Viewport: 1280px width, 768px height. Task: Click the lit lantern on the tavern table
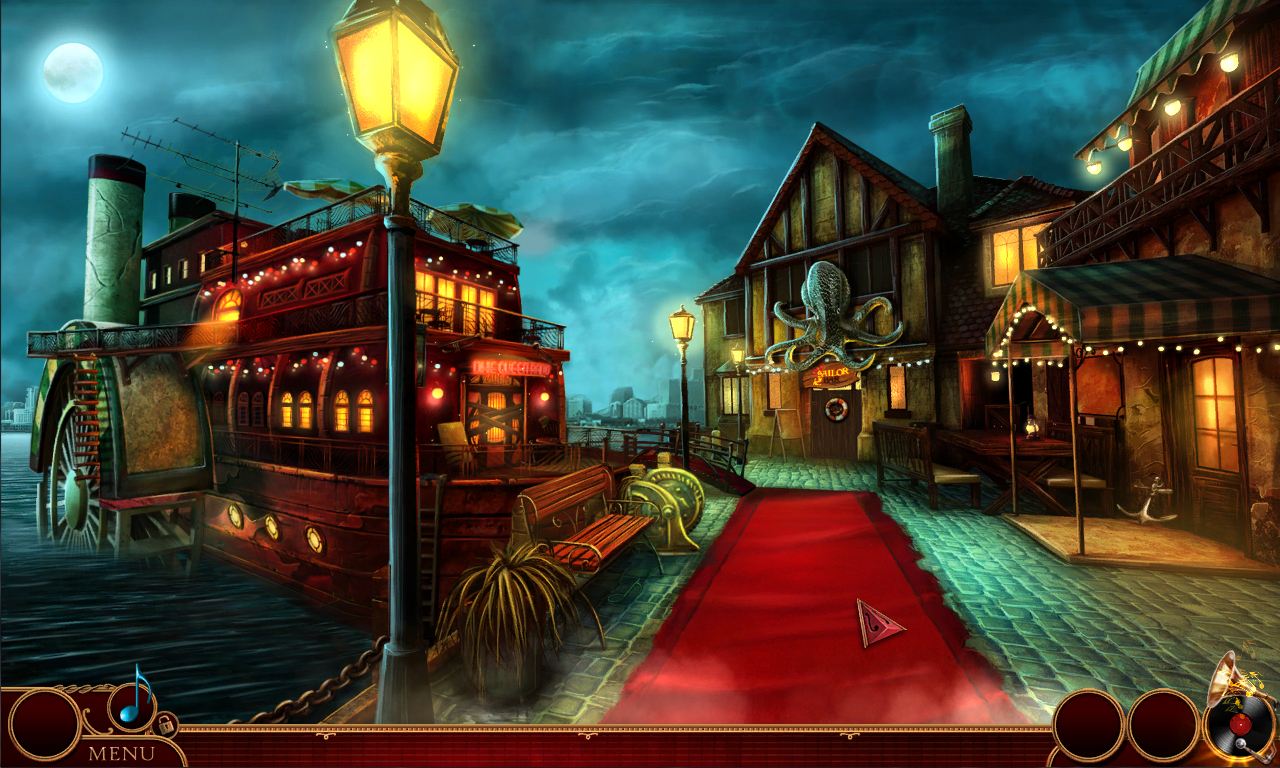(1031, 425)
